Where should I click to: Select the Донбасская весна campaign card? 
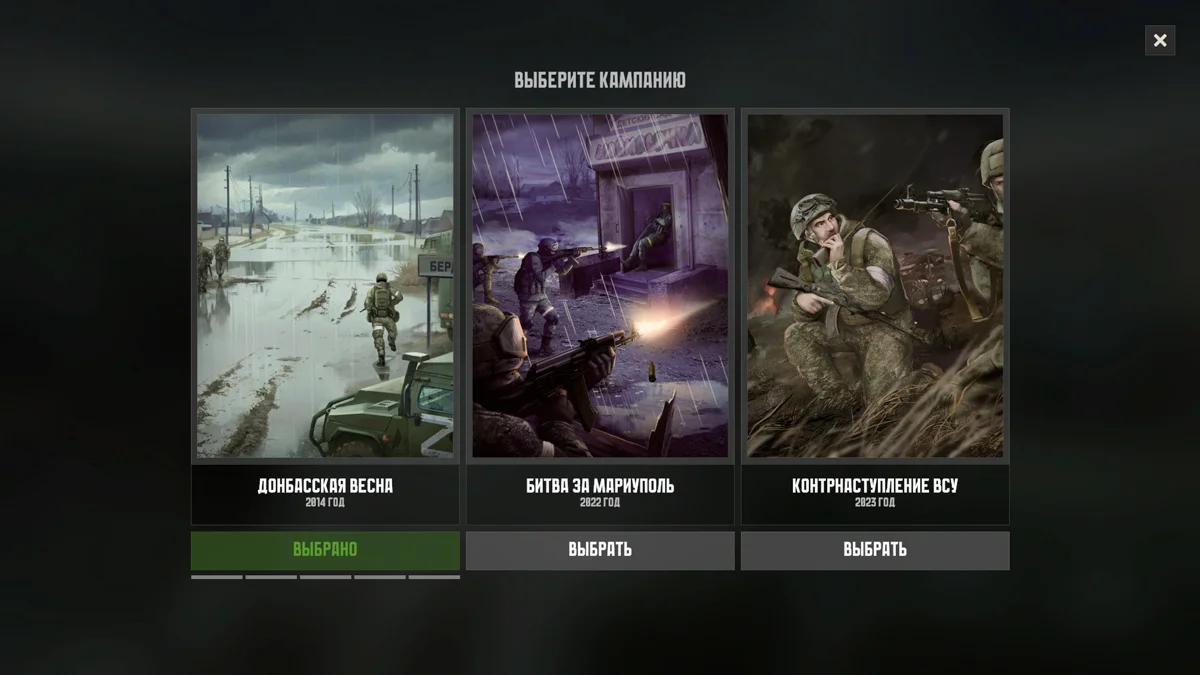[x=325, y=315]
